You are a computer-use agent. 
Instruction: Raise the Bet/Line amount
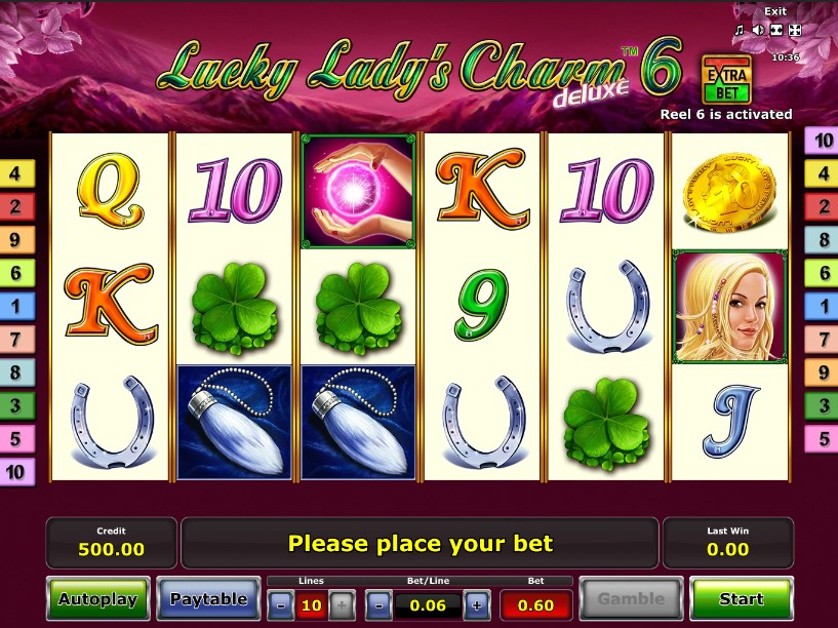pyautogui.click(x=476, y=604)
